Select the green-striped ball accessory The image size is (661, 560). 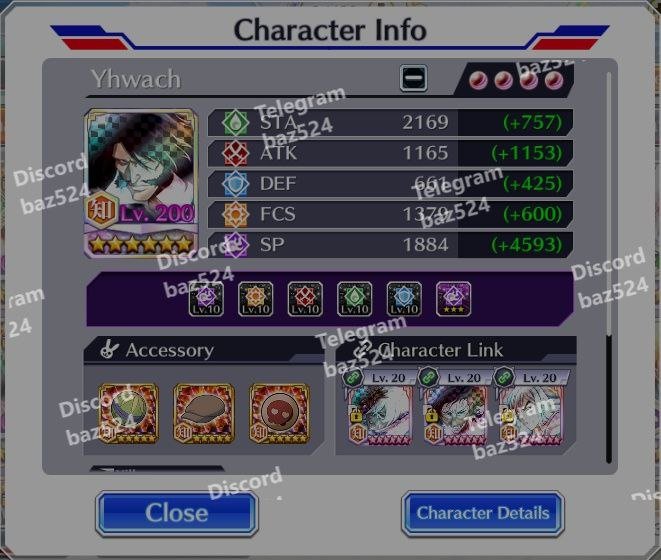(x=128, y=413)
